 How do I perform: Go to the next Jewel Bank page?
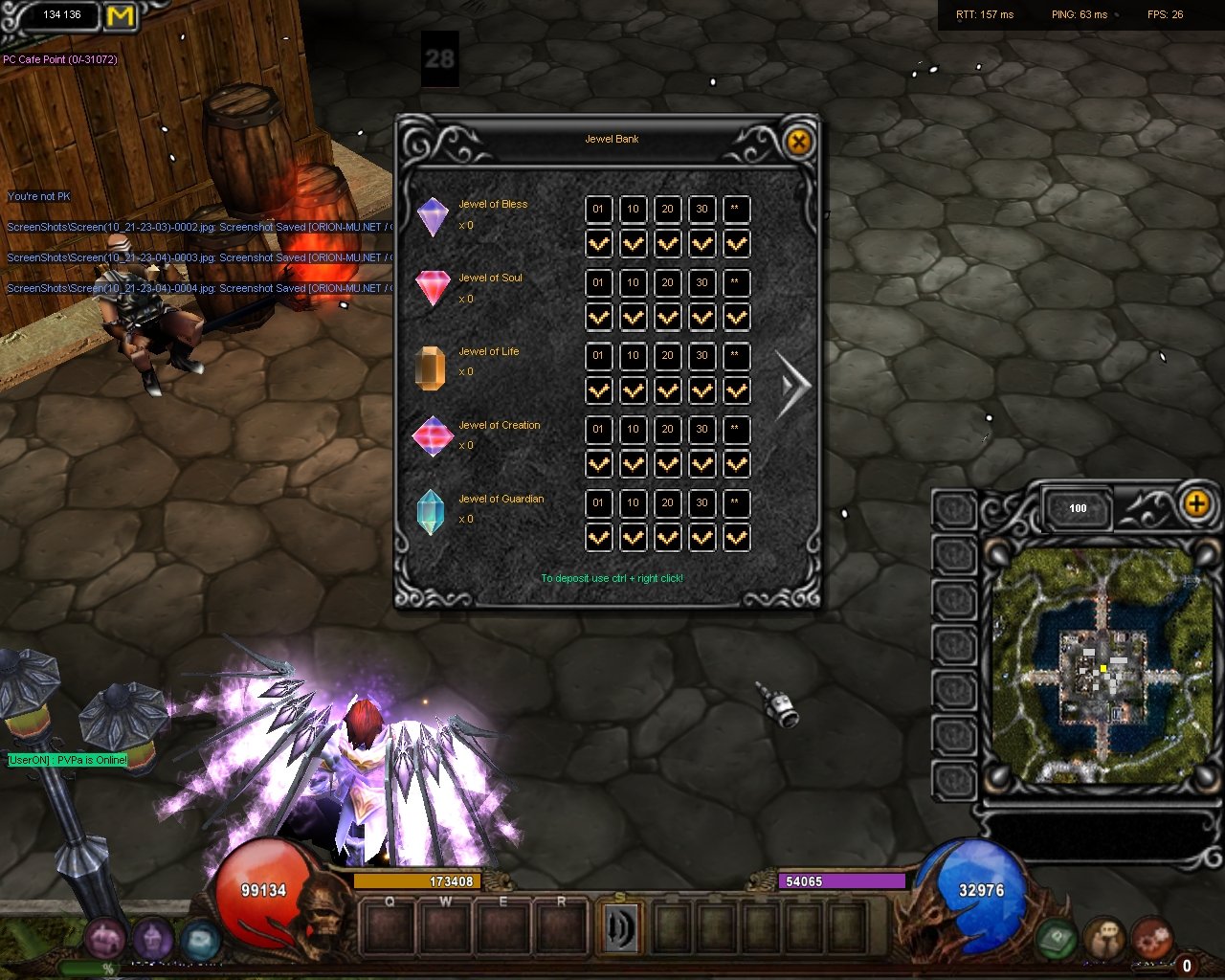[793, 386]
